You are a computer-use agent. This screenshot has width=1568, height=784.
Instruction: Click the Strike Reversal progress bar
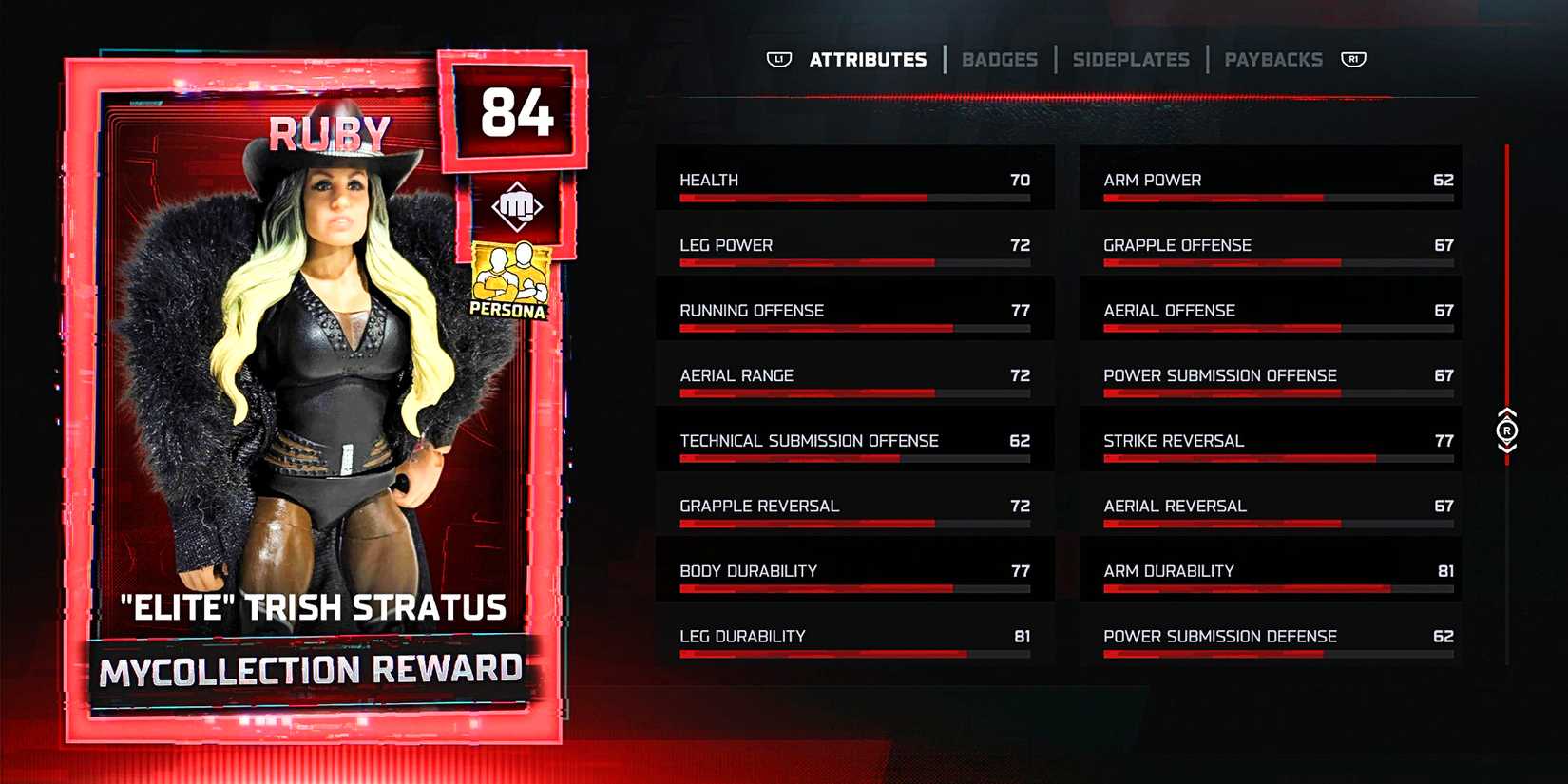pyautogui.click(x=1278, y=457)
